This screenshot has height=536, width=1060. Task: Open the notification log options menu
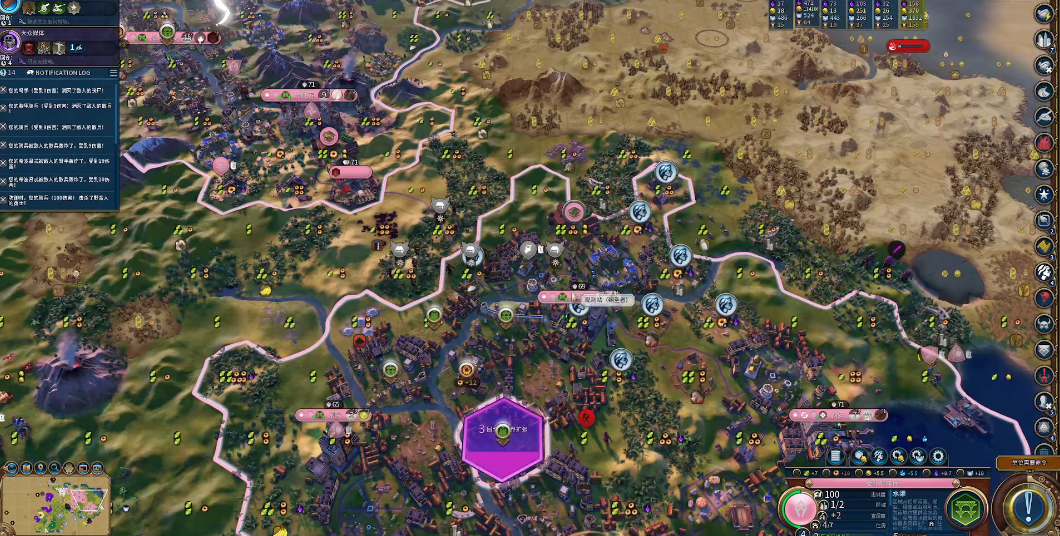tap(113, 73)
